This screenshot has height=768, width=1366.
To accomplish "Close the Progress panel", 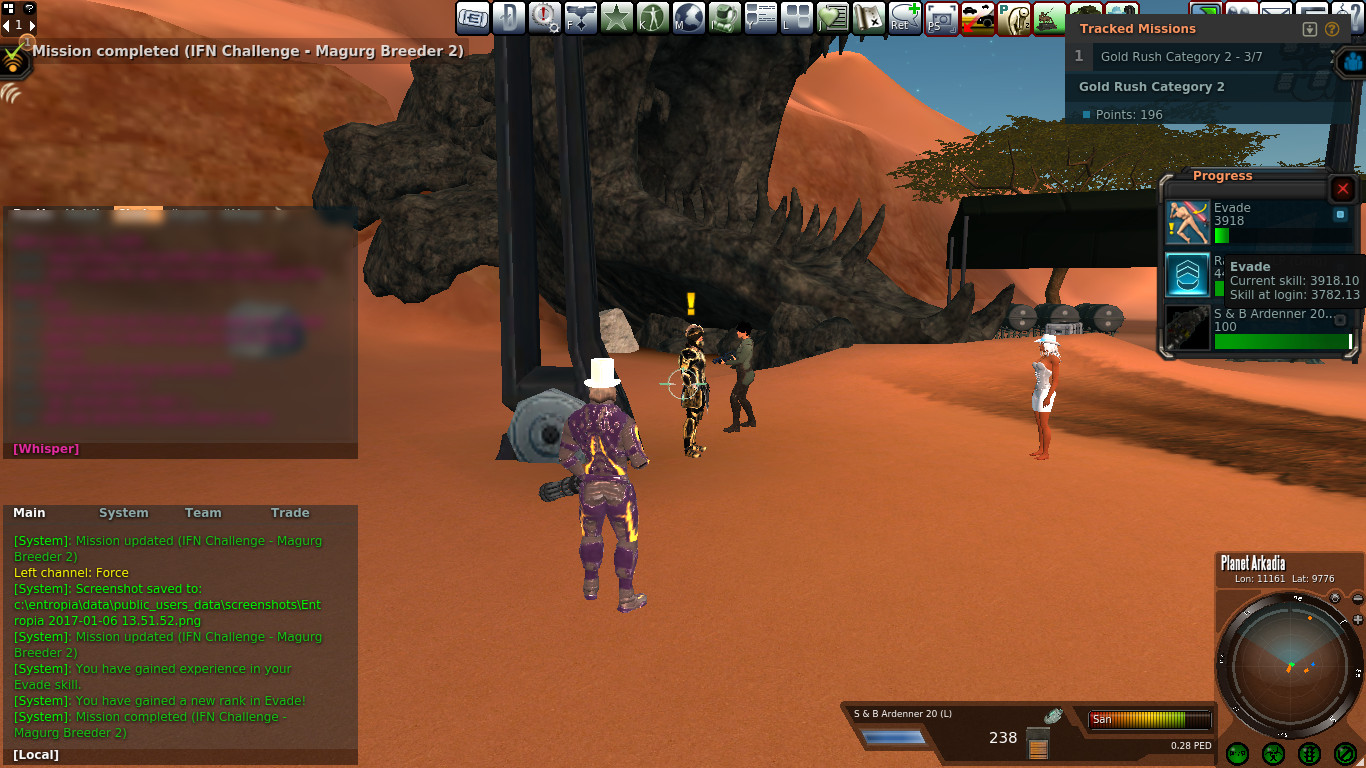I will pyautogui.click(x=1343, y=188).
